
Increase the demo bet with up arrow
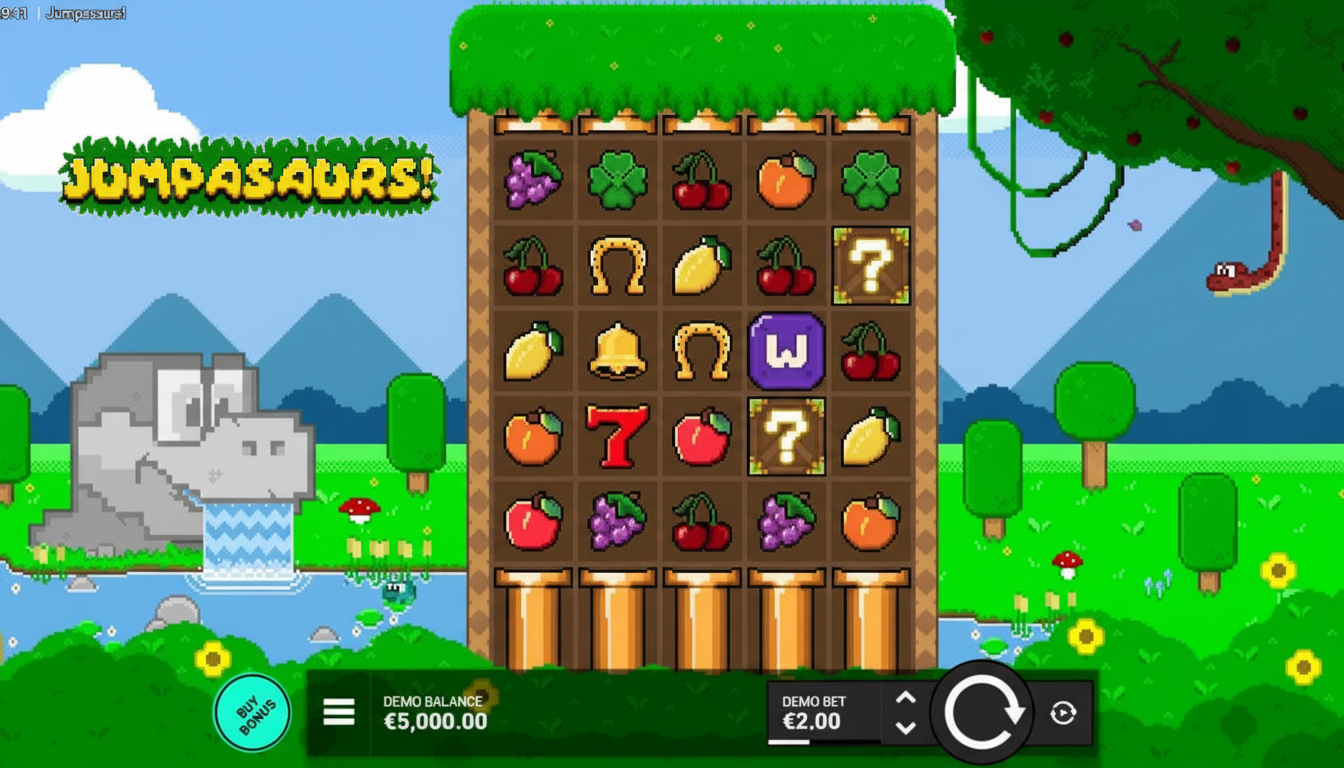point(905,699)
